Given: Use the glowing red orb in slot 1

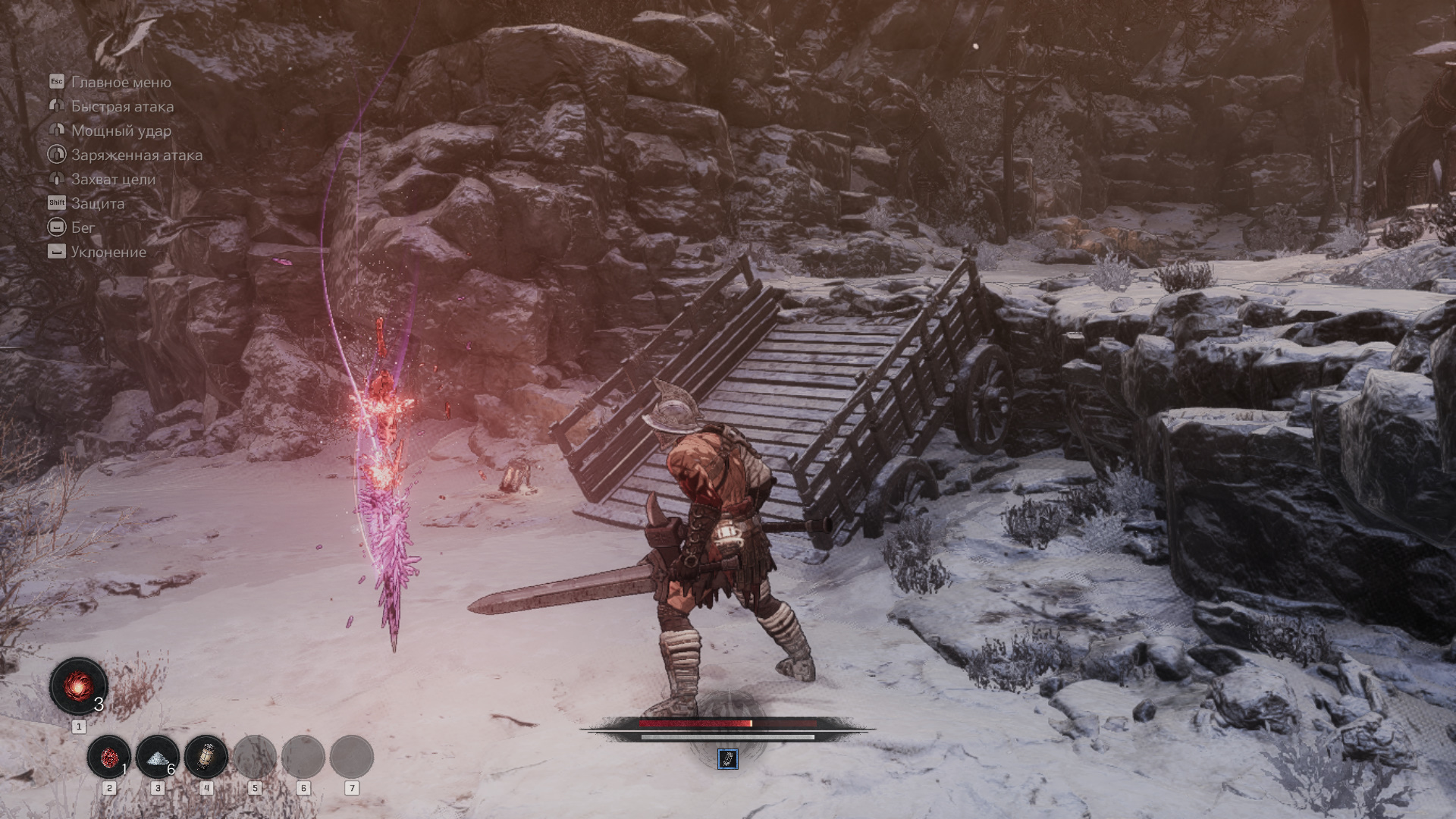Looking at the screenshot, I should tap(78, 686).
